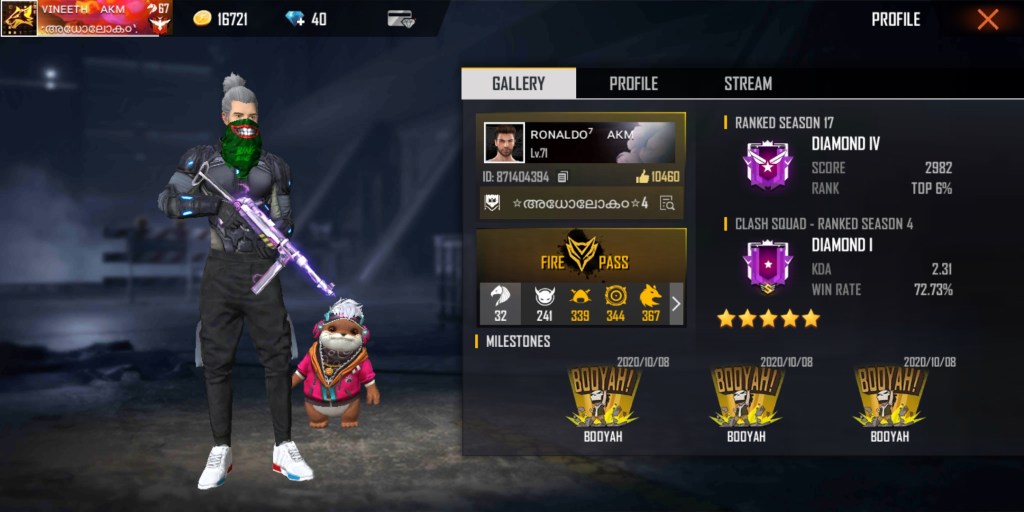Open the diamond currency counter
Image resolution: width=1024 pixels, height=512 pixels.
click(x=307, y=19)
